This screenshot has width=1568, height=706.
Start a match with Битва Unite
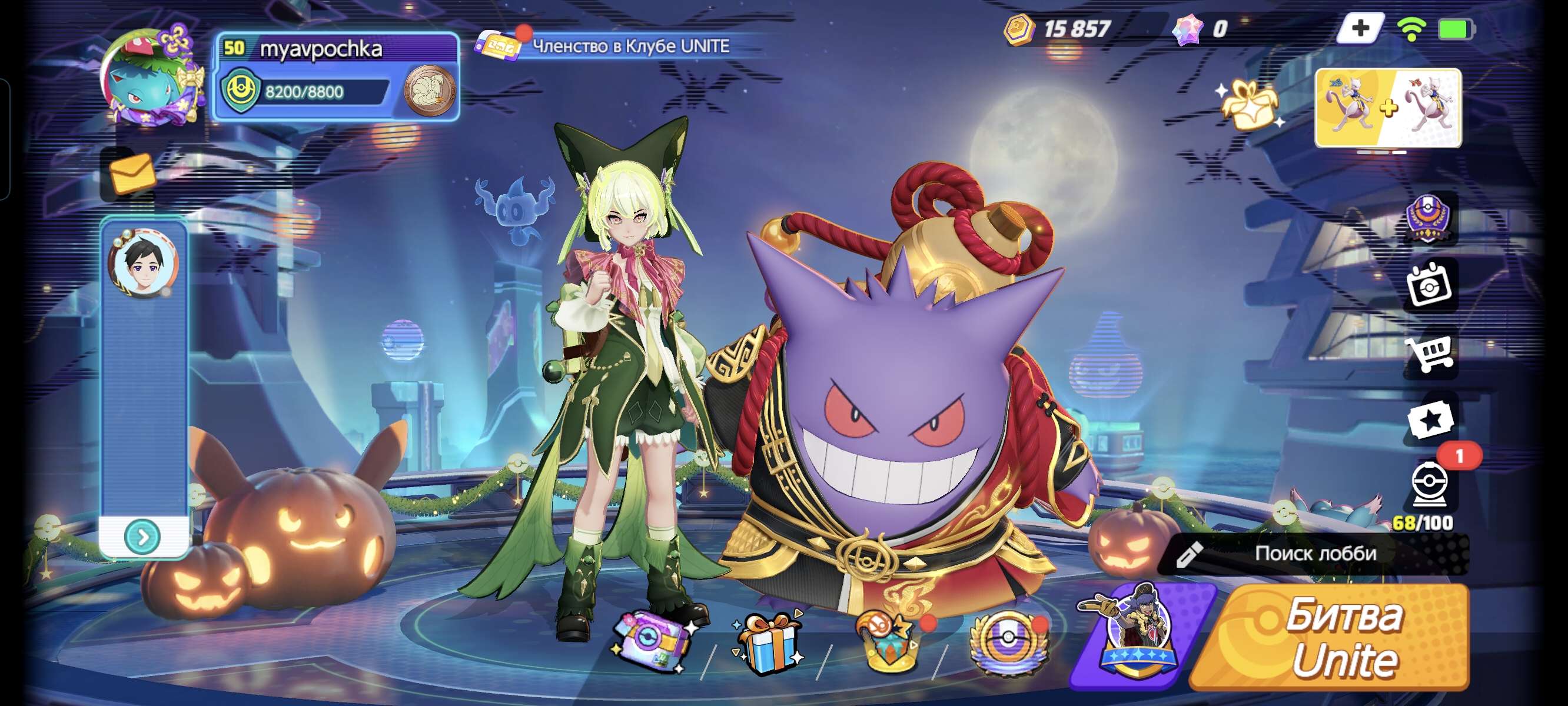pyautogui.click(x=1339, y=636)
